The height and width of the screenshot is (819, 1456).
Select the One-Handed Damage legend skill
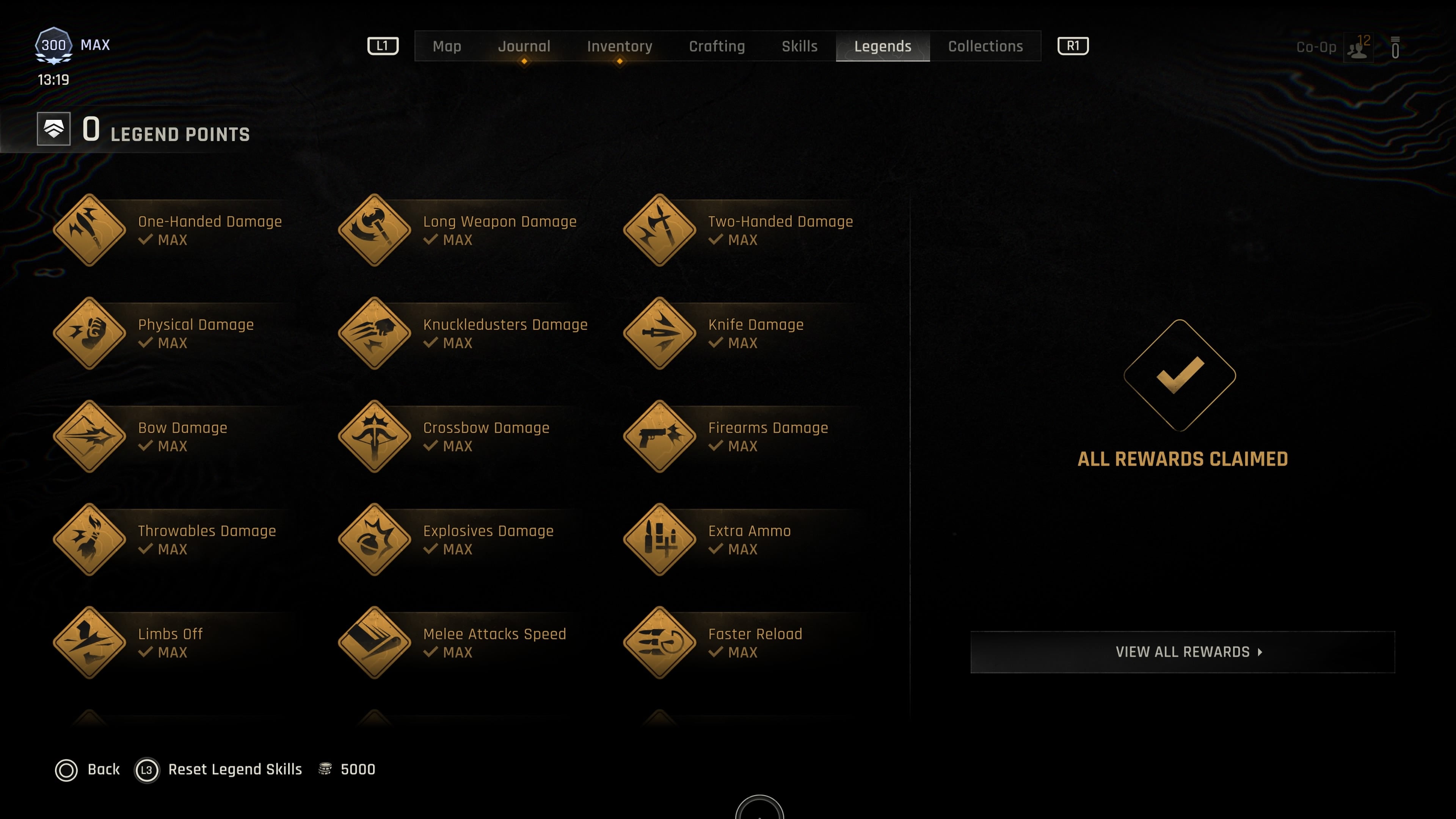coord(89,230)
